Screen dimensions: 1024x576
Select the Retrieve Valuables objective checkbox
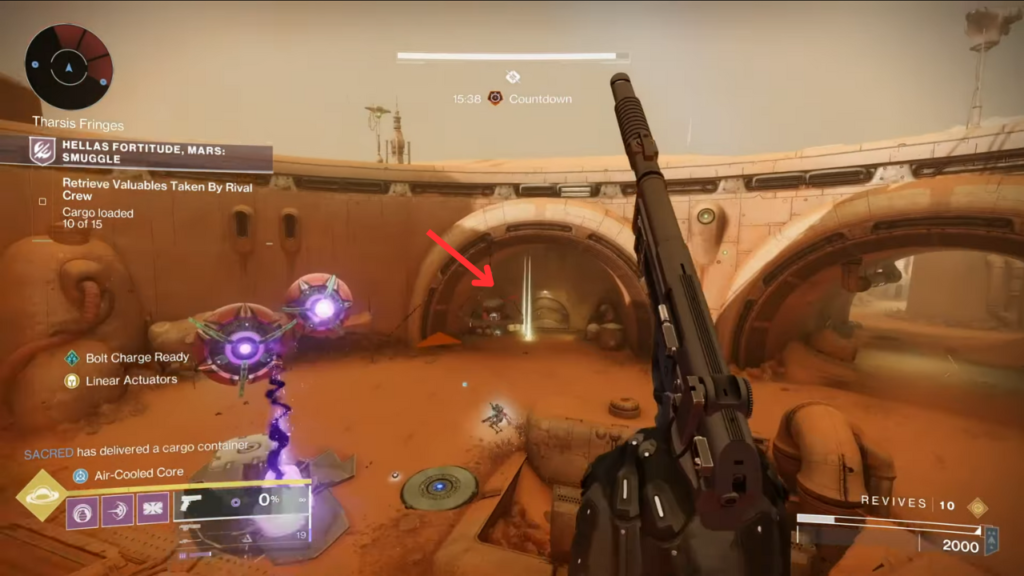(42, 201)
